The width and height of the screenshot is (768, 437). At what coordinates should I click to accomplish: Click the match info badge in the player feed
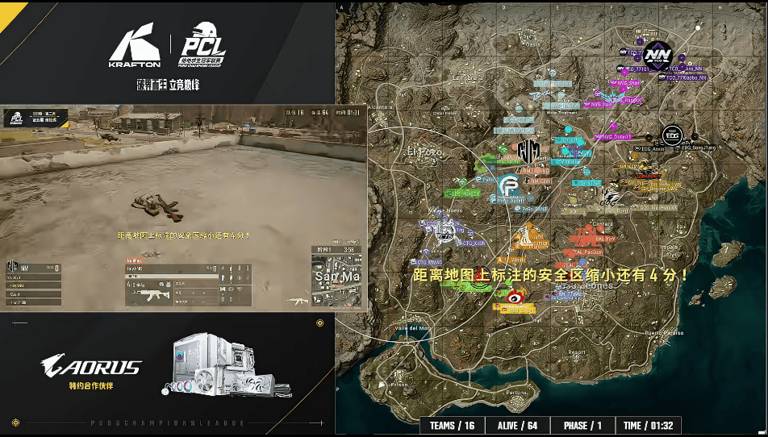(x=33, y=118)
